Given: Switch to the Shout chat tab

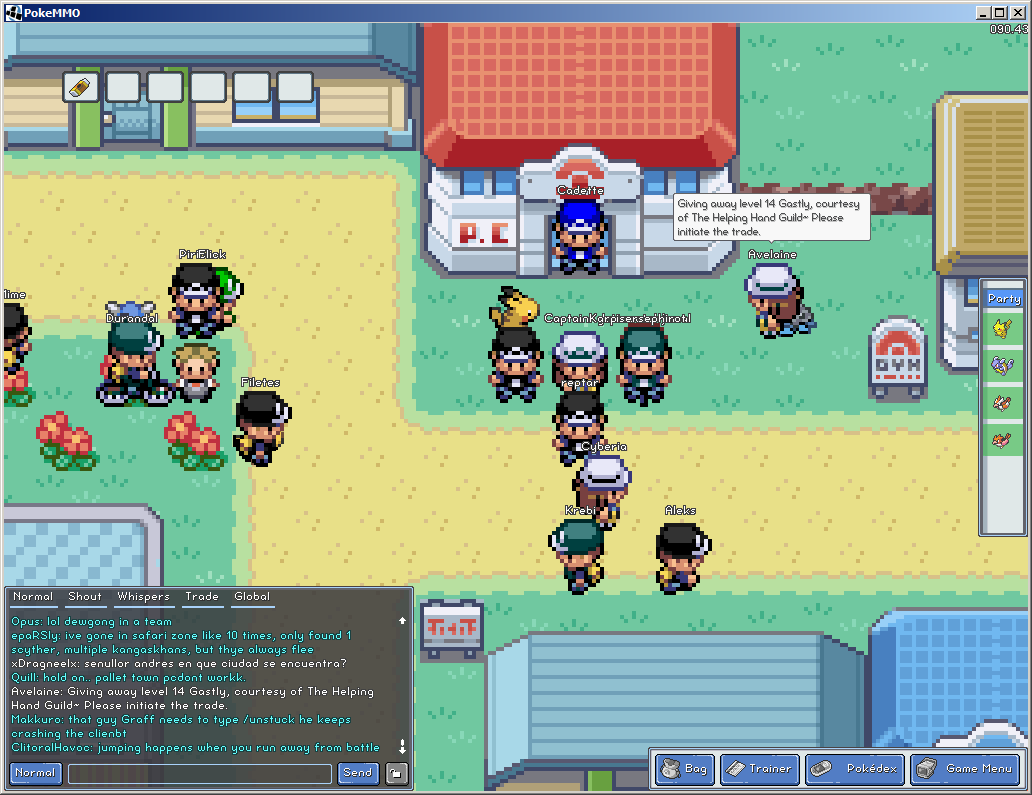Looking at the screenshot, I should click(85, 597).
